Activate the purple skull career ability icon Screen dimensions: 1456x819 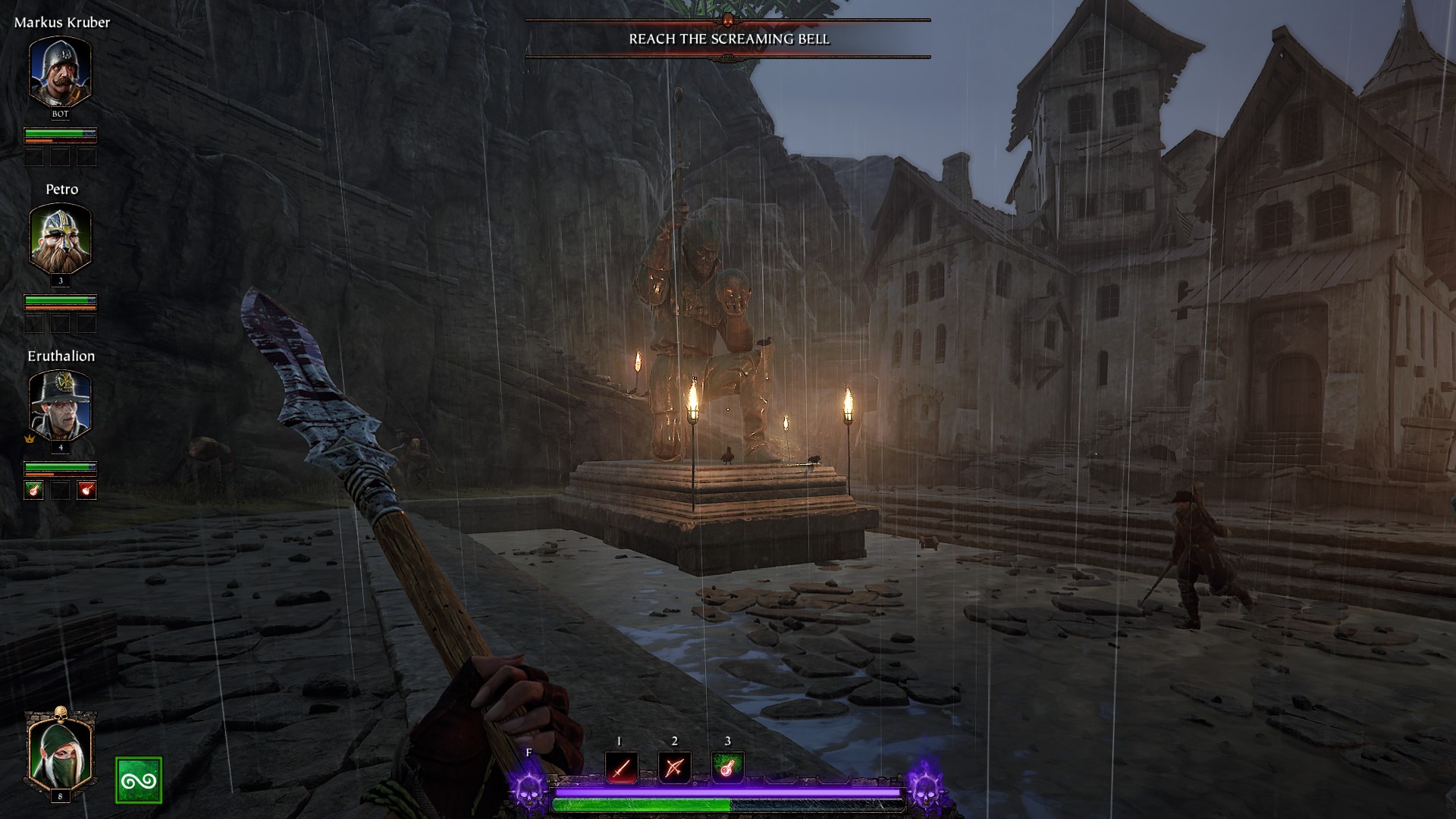529,789
